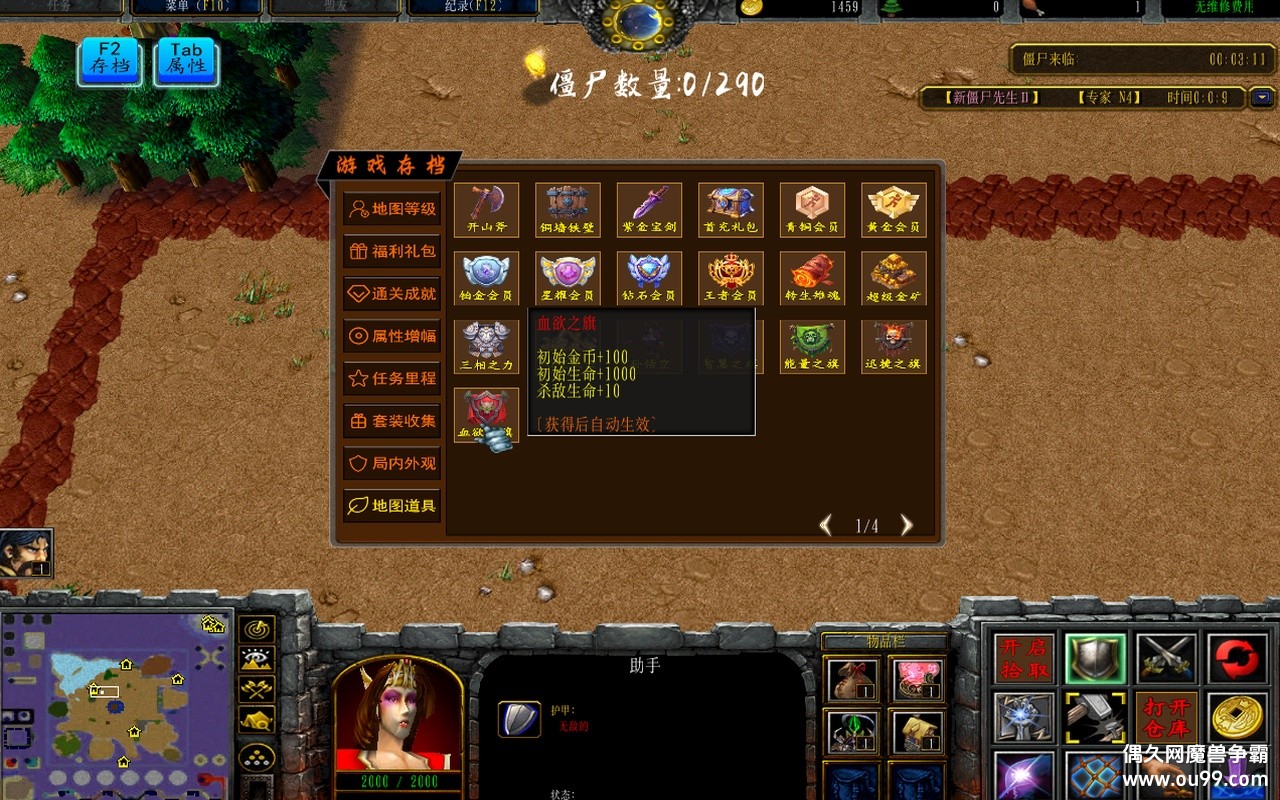Click the 钻石会员 diamond member badge

coord(649,277)
